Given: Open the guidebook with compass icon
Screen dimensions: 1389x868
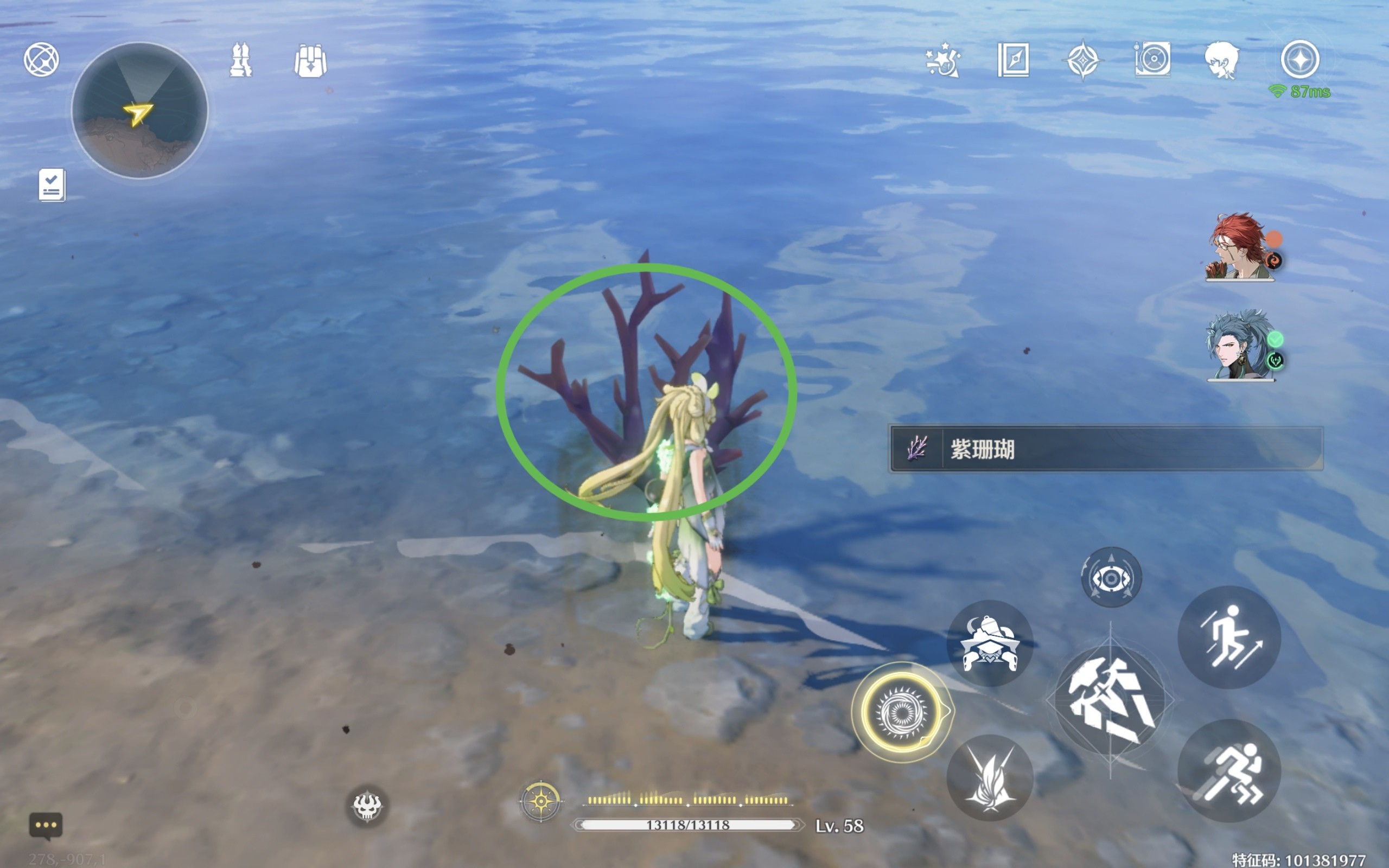Looking at the screenshot, I should [1013, 60].
